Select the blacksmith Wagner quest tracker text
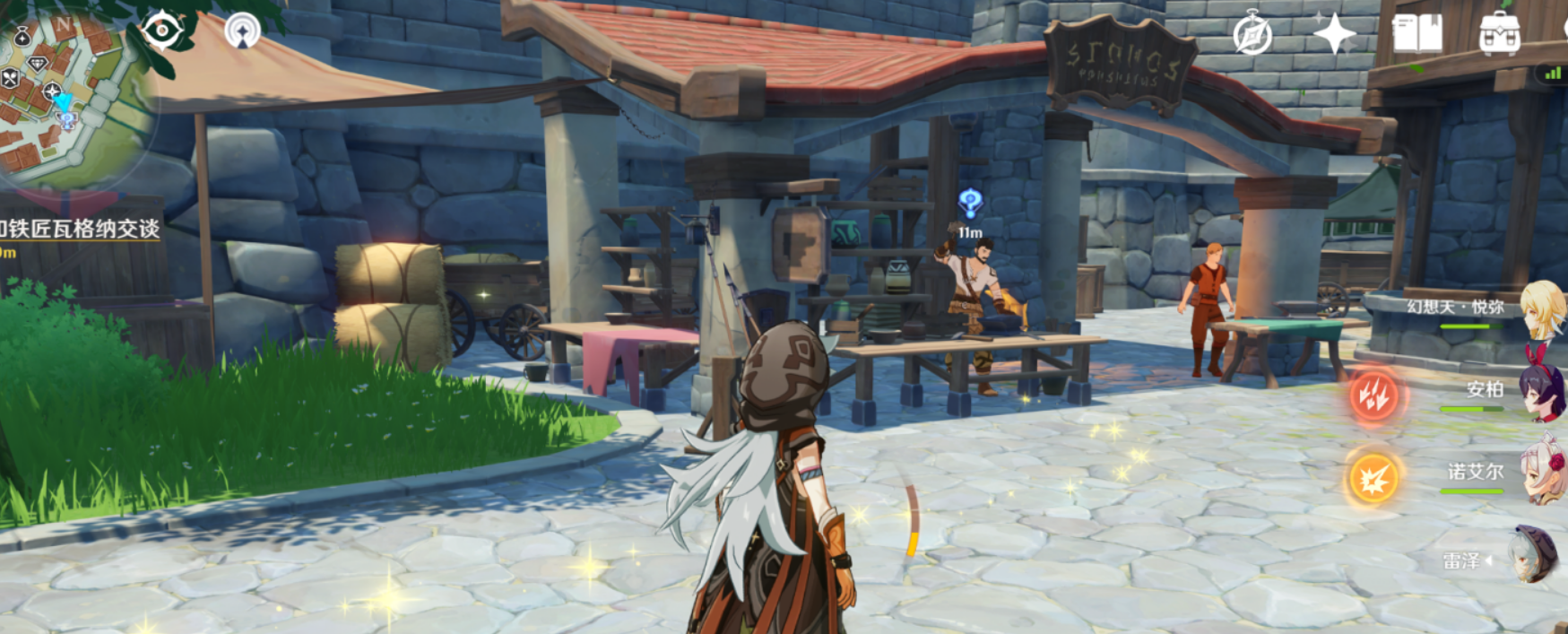This screenshot has height=634, width=1568. [x=81, y=229]
